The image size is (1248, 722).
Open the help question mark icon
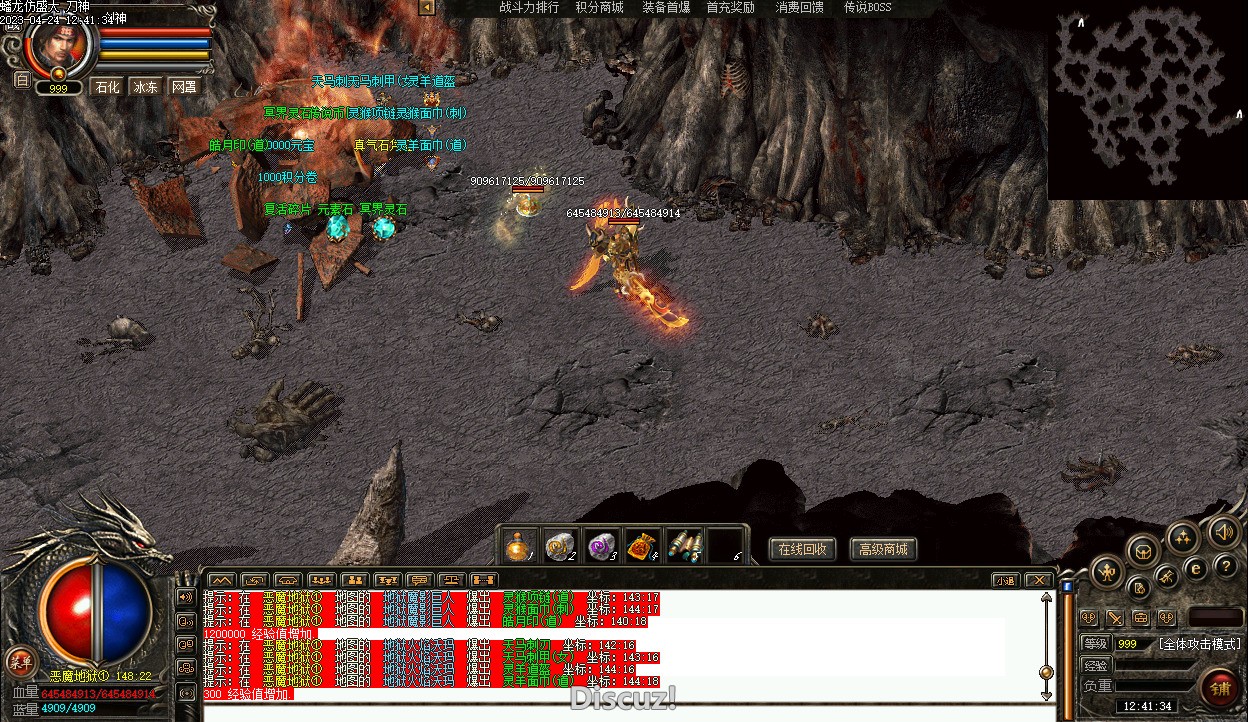1226,566
